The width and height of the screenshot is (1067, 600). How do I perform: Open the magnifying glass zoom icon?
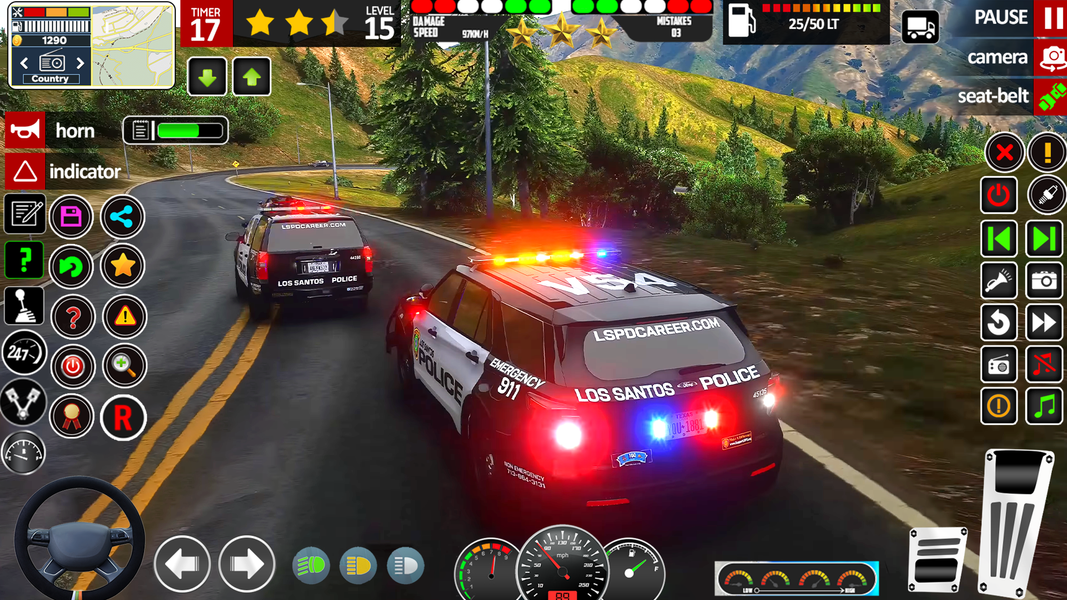[123, 367]
